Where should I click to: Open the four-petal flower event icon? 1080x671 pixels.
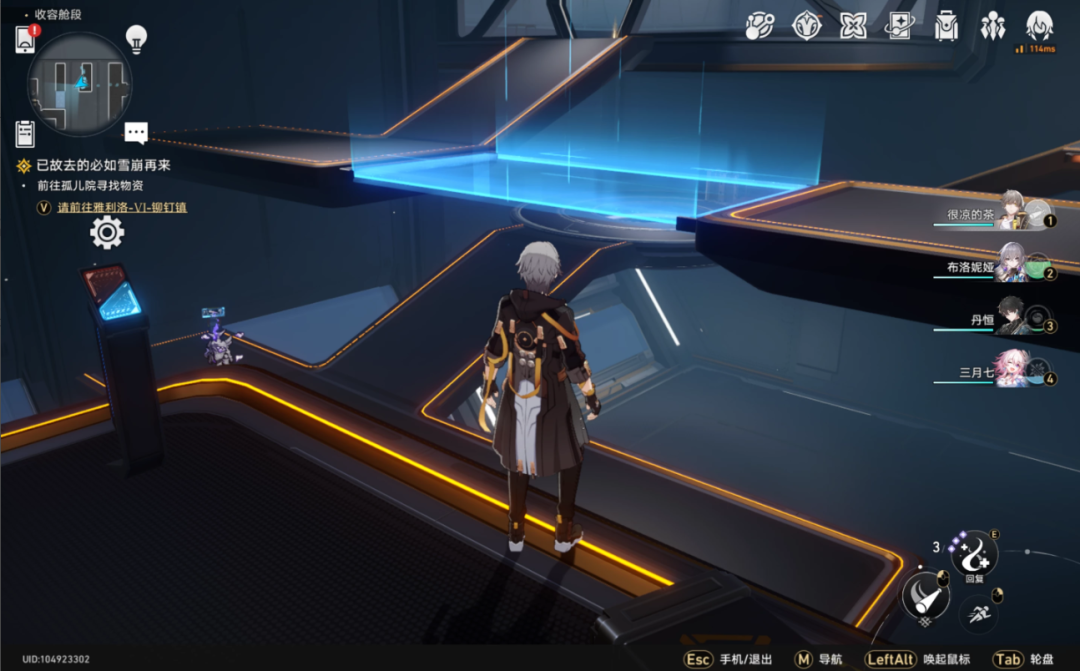point(853,26)
